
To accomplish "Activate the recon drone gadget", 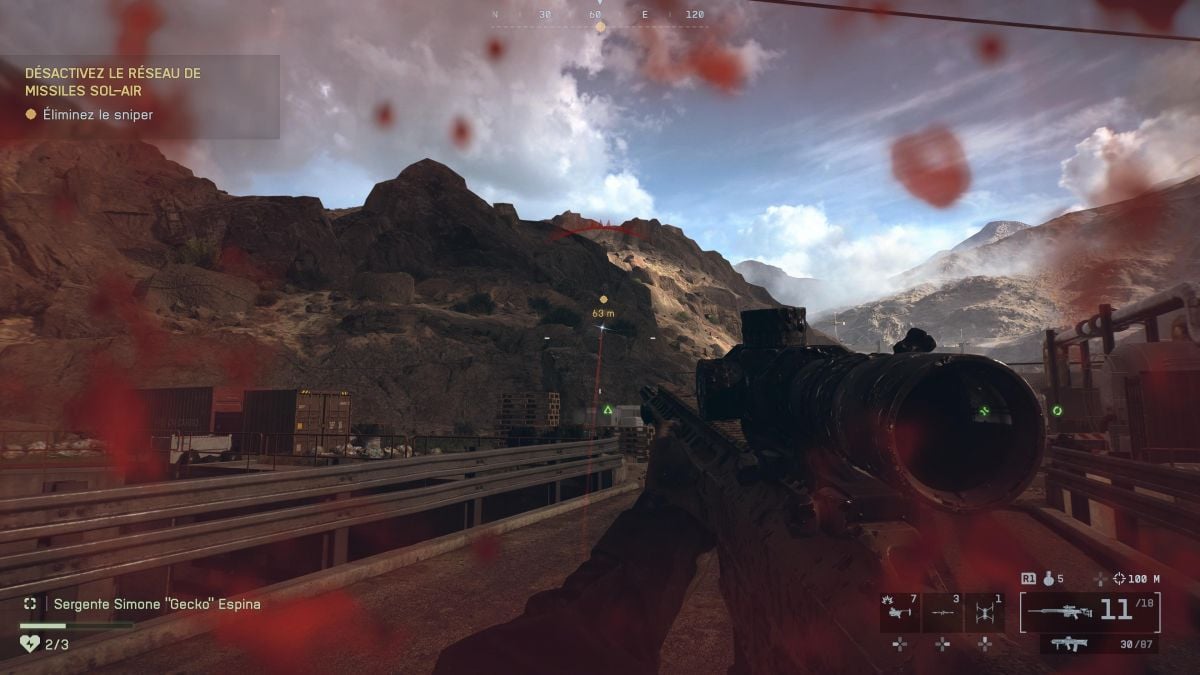I will click(984, 612).
